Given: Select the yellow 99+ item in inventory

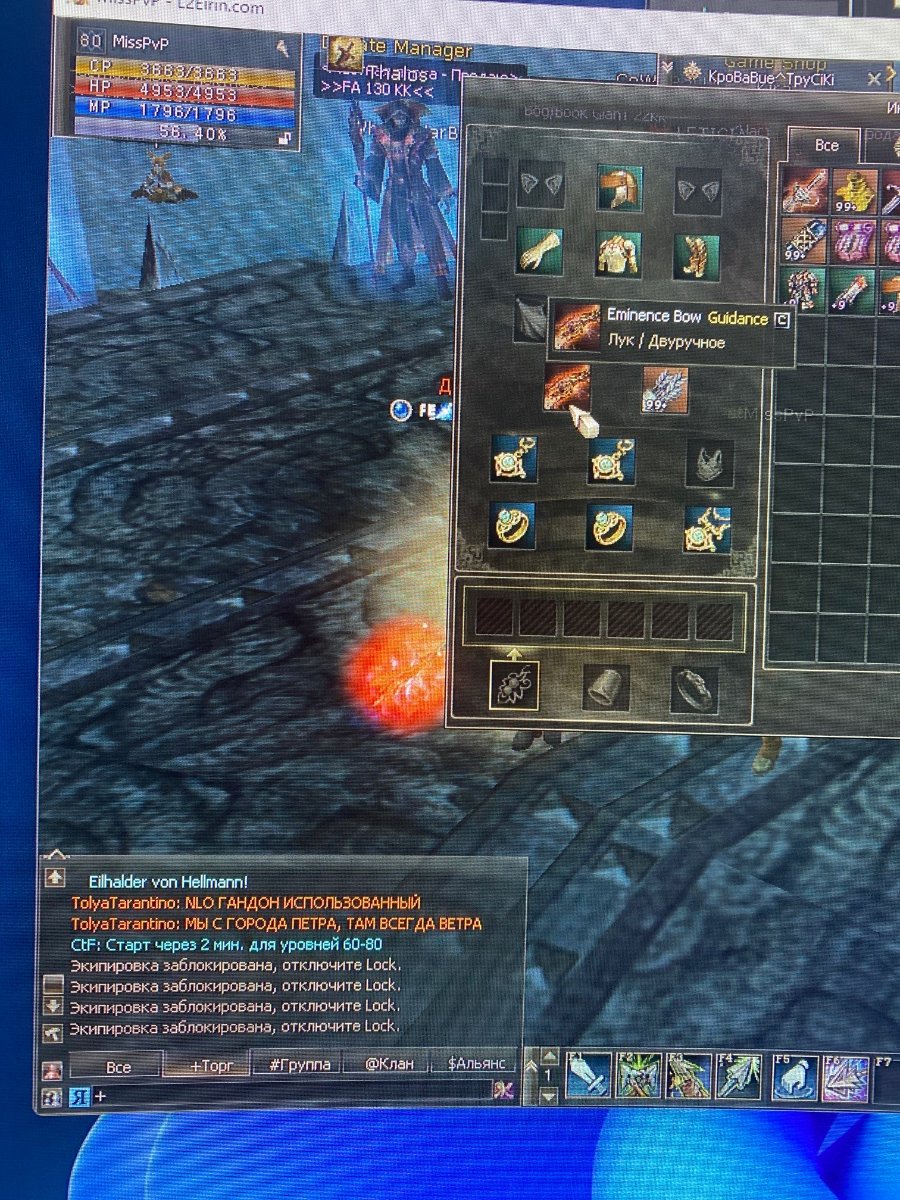Looking at the screenshot, I should click(854, 190).
